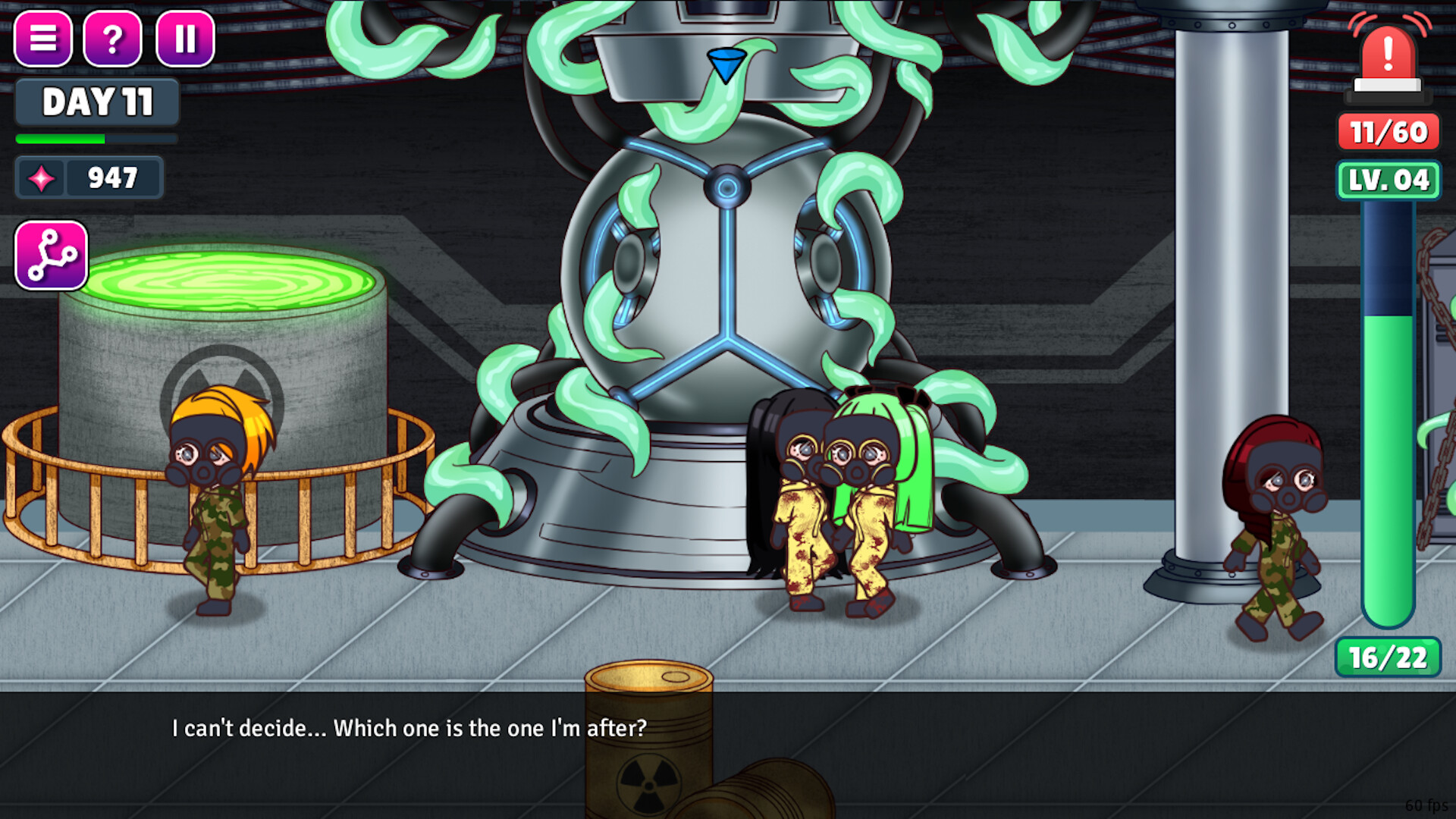Click the sparkle currency icon

coord(43,177)
